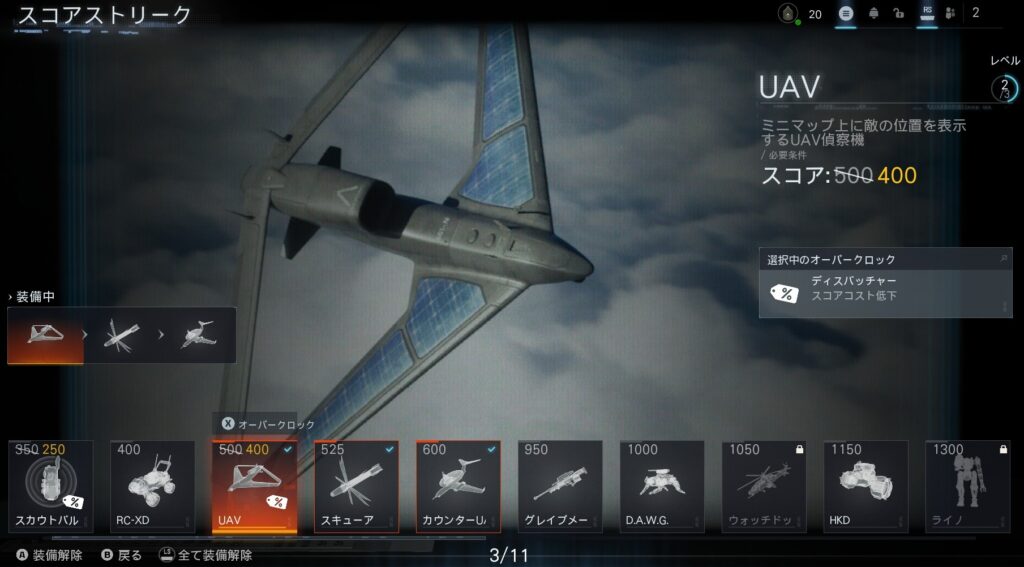Image resolution: width=1024 pixels, height=567 pixels.
Task: Pick the スキュア scorestreak costing 525
Action: [x=356, y=486]
